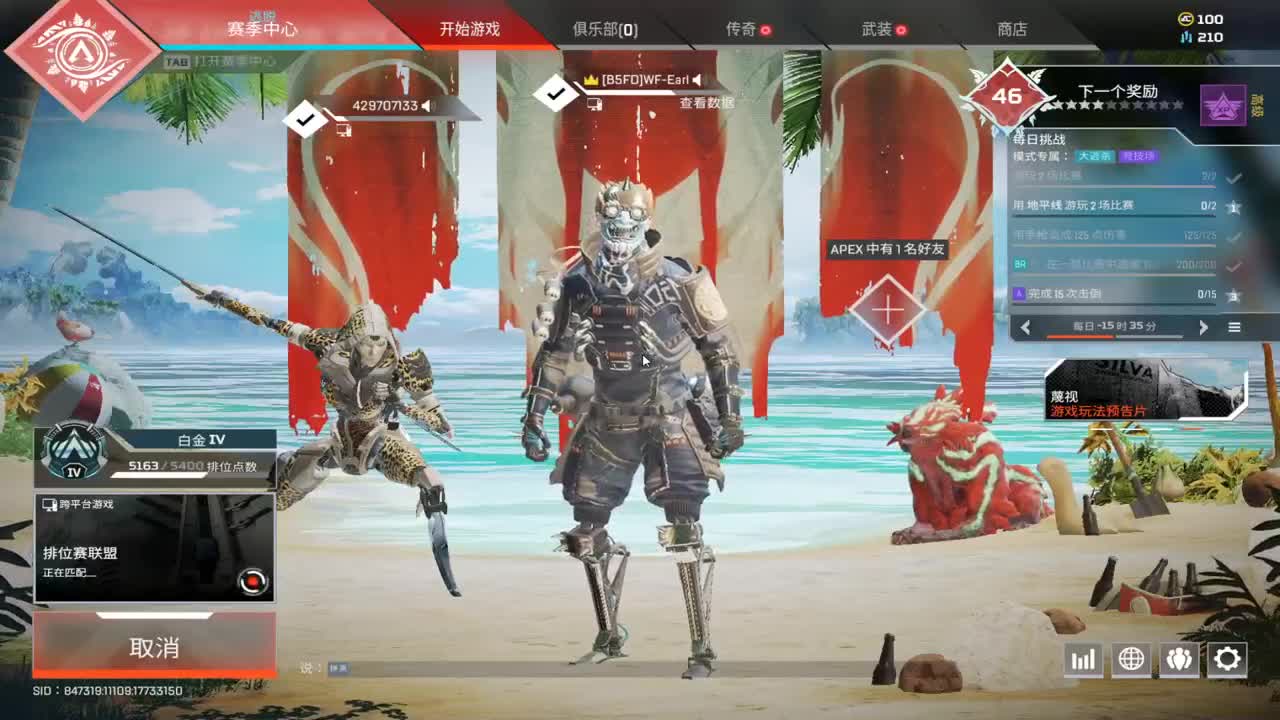Open the friends/party panel icon

coord(1180,659)
